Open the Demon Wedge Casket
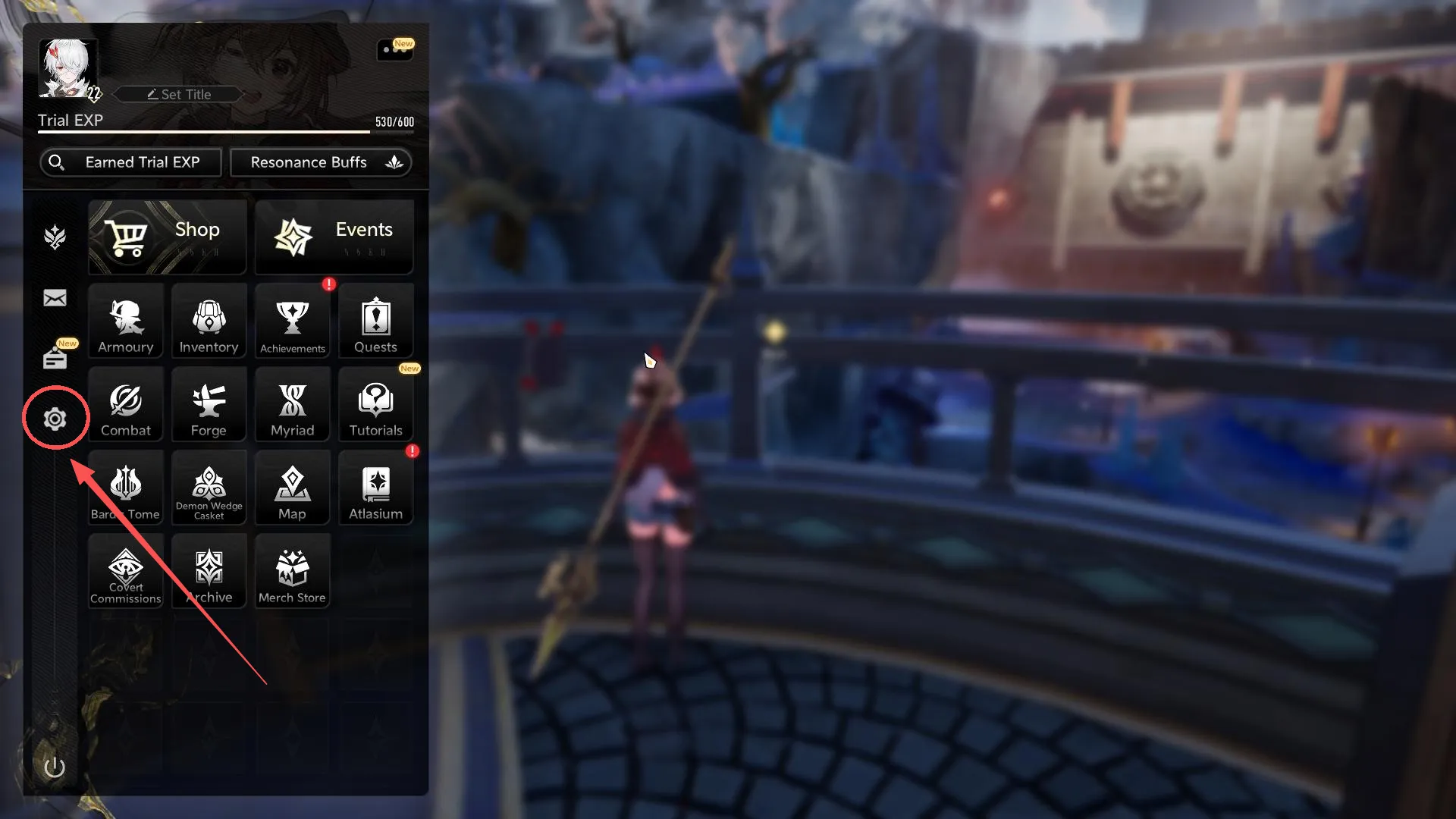This screenshot has width=1456, height=819. point(209,488)
